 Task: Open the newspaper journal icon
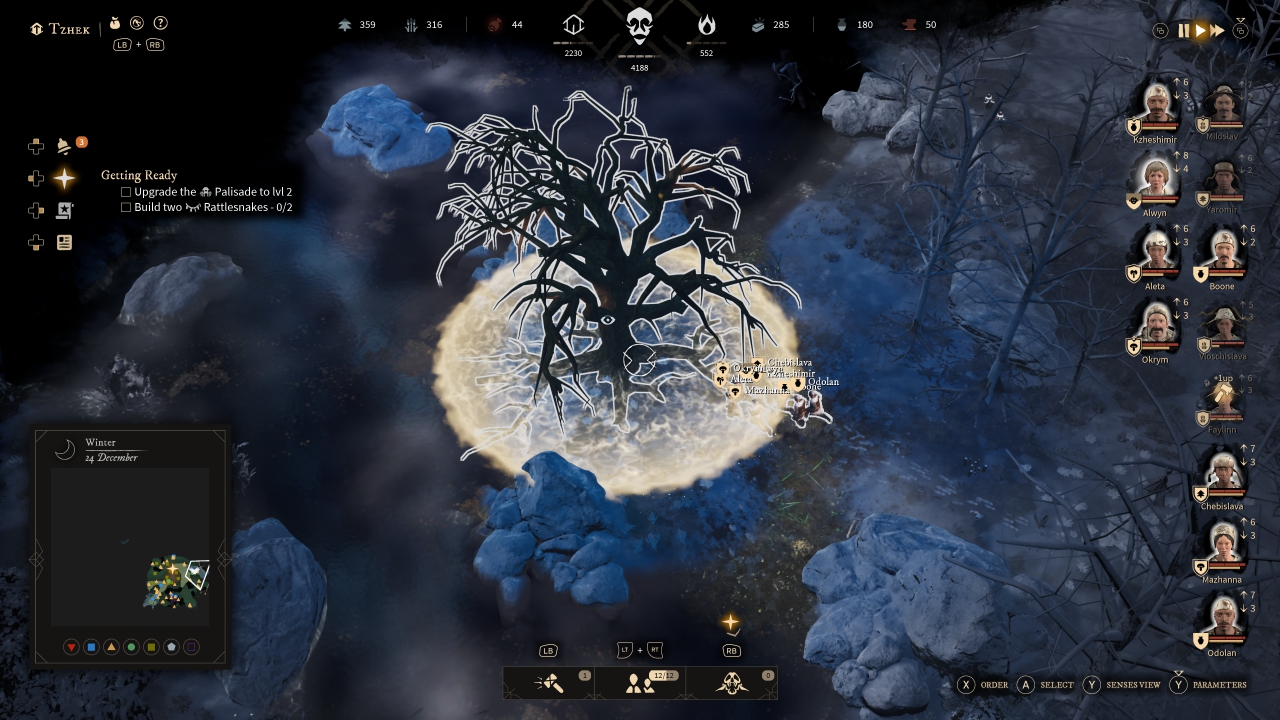pyautogui.click(x=64, y=242)
